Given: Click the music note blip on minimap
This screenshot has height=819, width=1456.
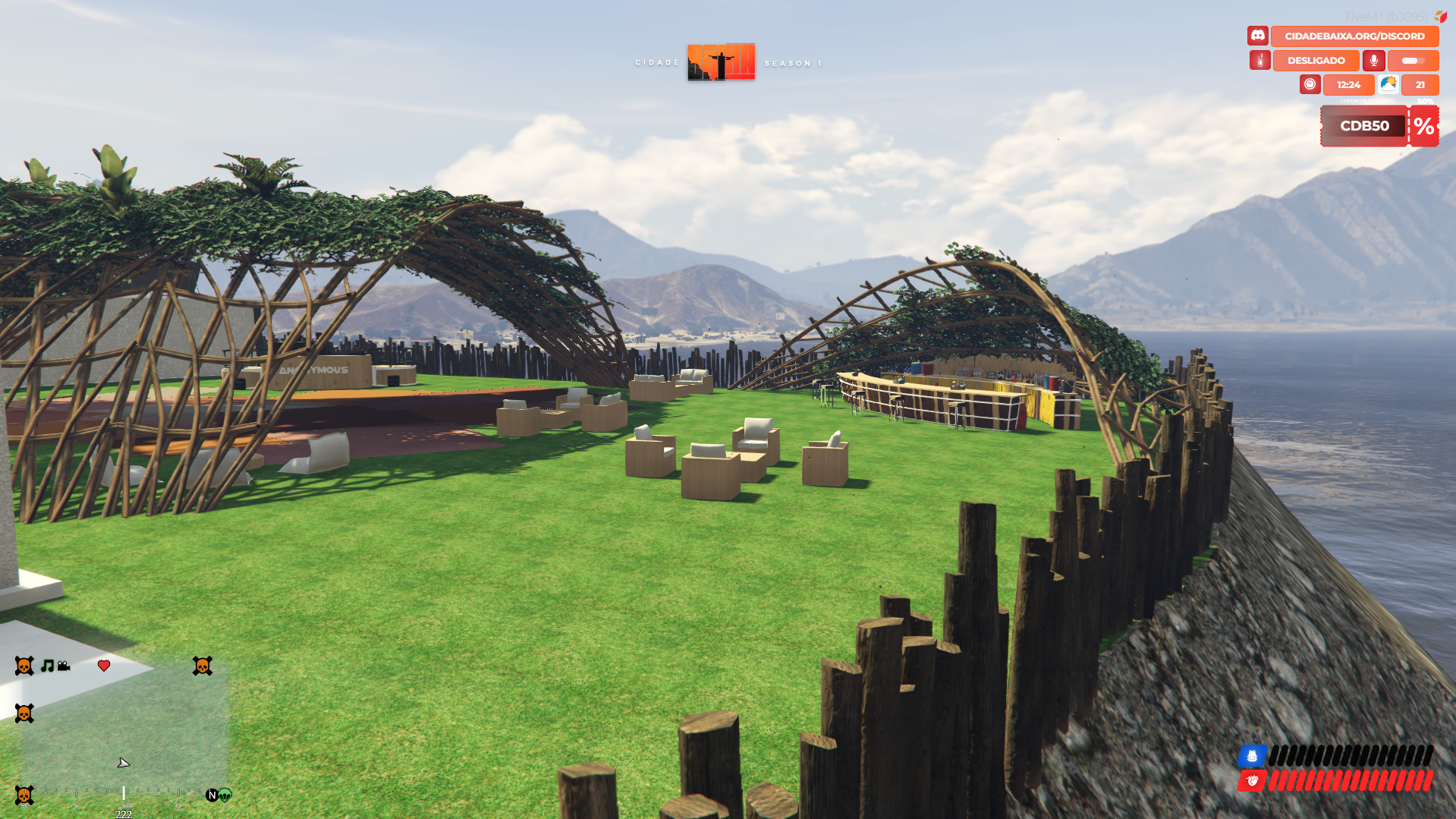Looking at the screenshot, I should pyautogui.click(x=47, y=666).
